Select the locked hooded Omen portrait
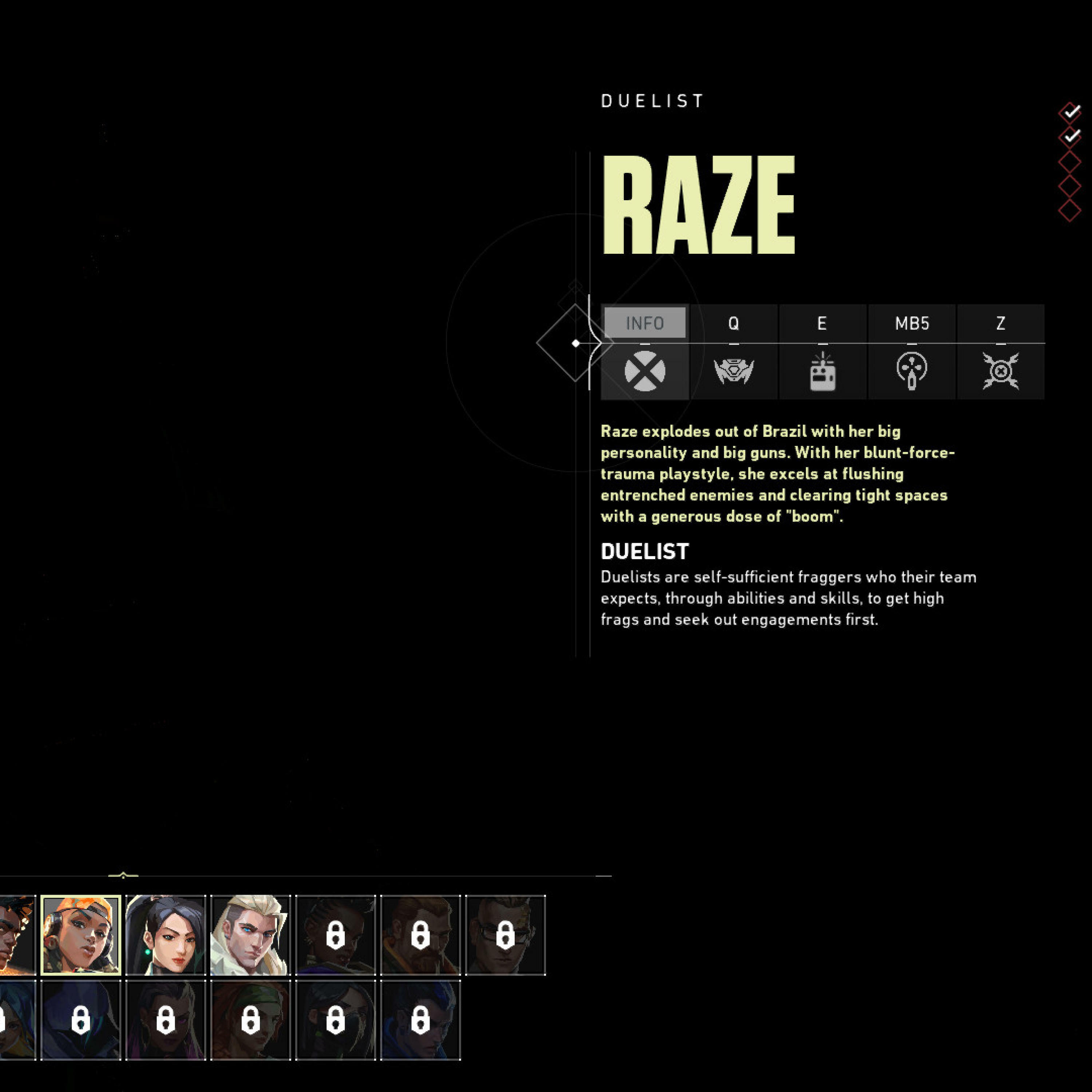1092x1092 pixels. point(81,1020)
